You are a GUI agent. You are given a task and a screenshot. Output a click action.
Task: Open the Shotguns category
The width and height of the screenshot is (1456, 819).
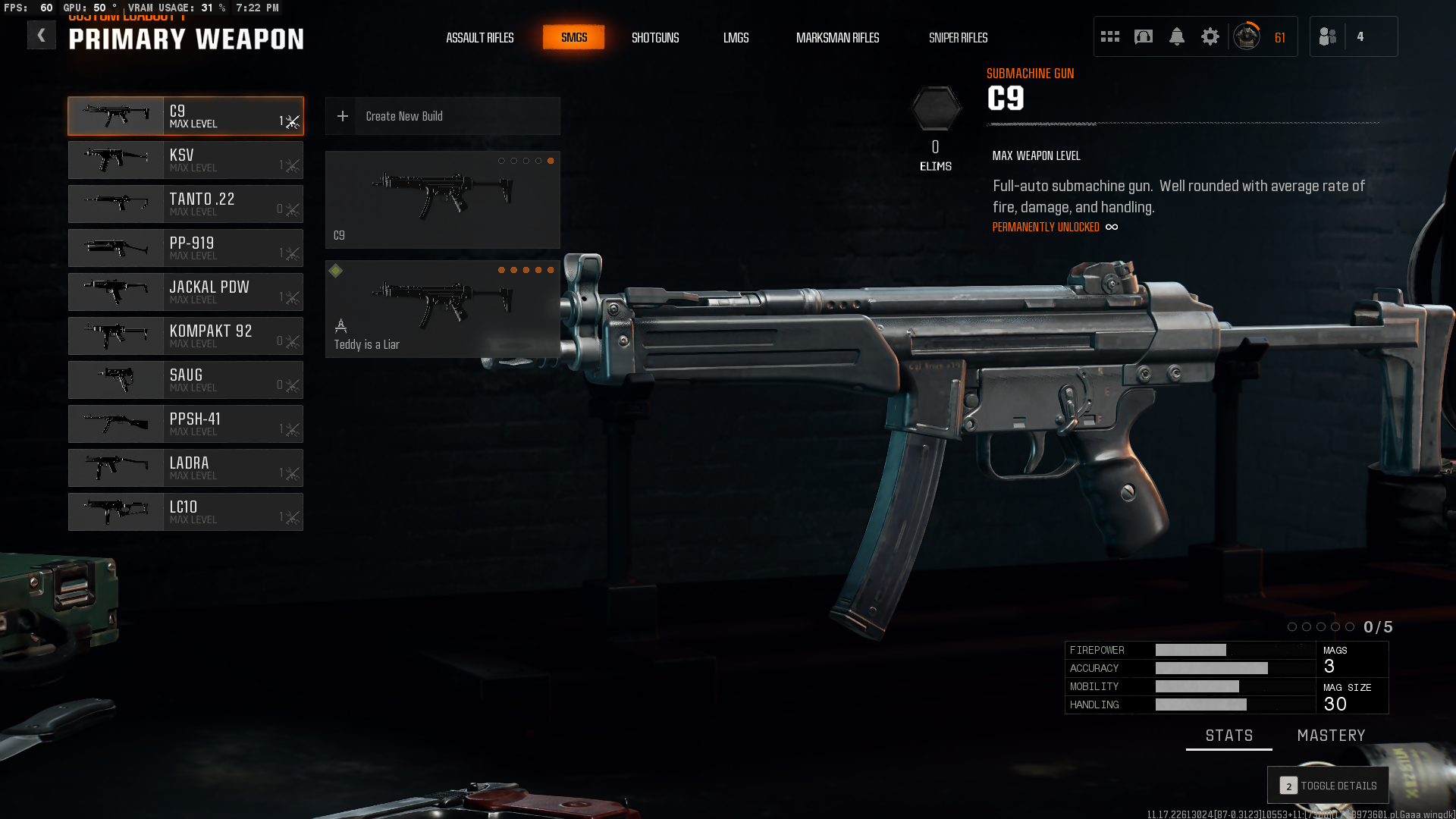655,38
